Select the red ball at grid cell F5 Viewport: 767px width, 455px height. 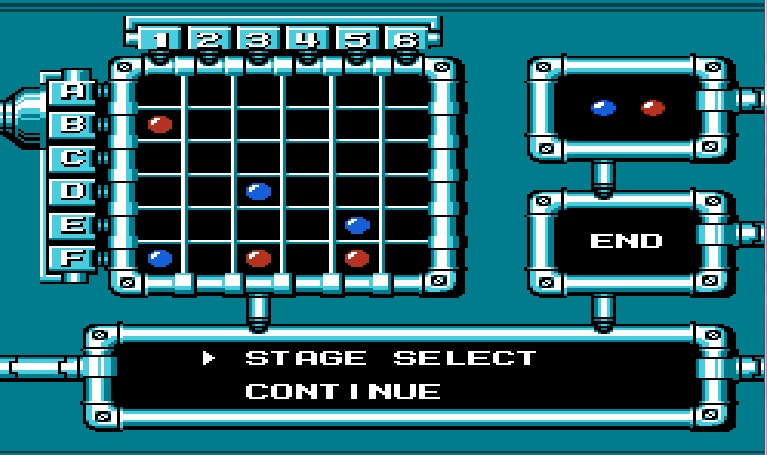pyautogui.click(x=357, y=258)
